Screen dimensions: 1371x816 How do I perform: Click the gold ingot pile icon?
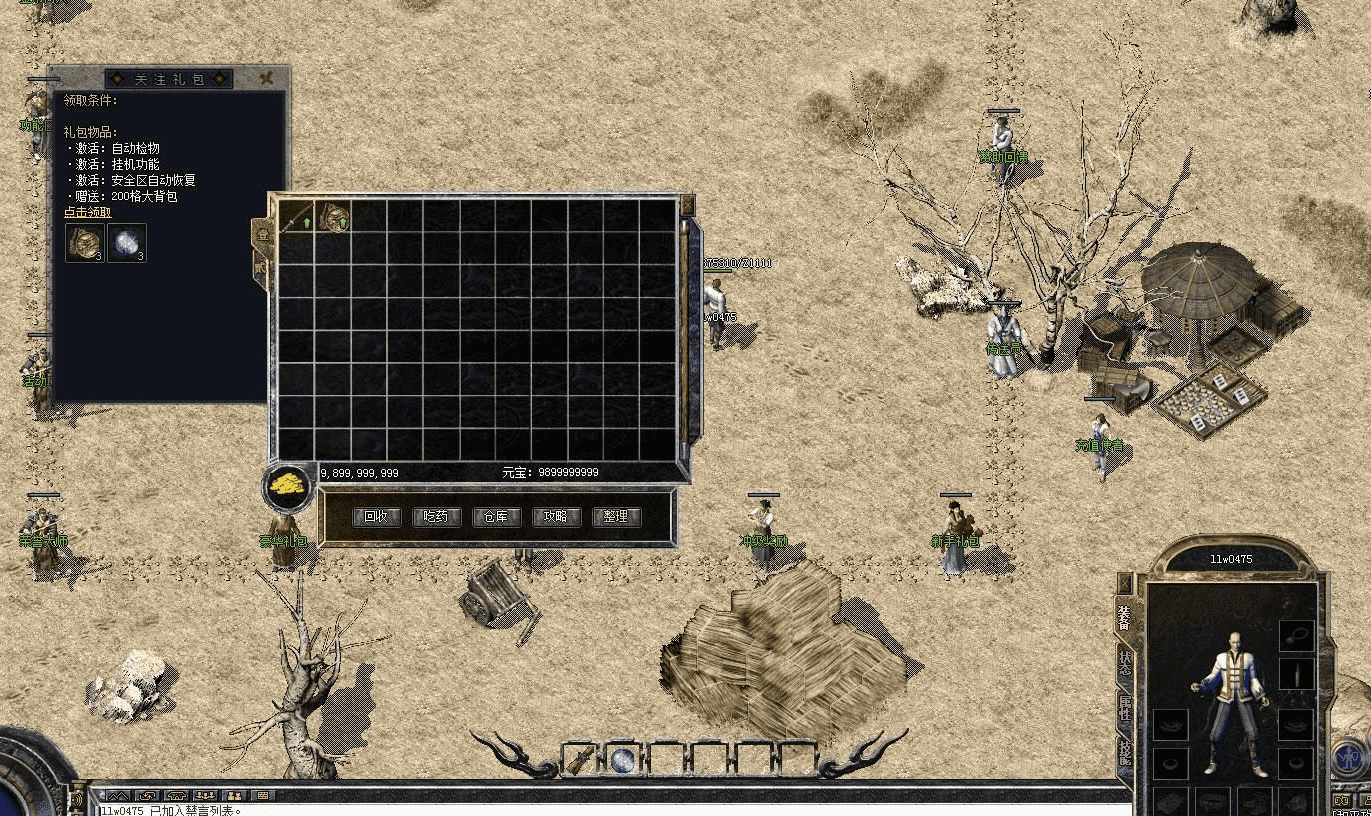288,486
